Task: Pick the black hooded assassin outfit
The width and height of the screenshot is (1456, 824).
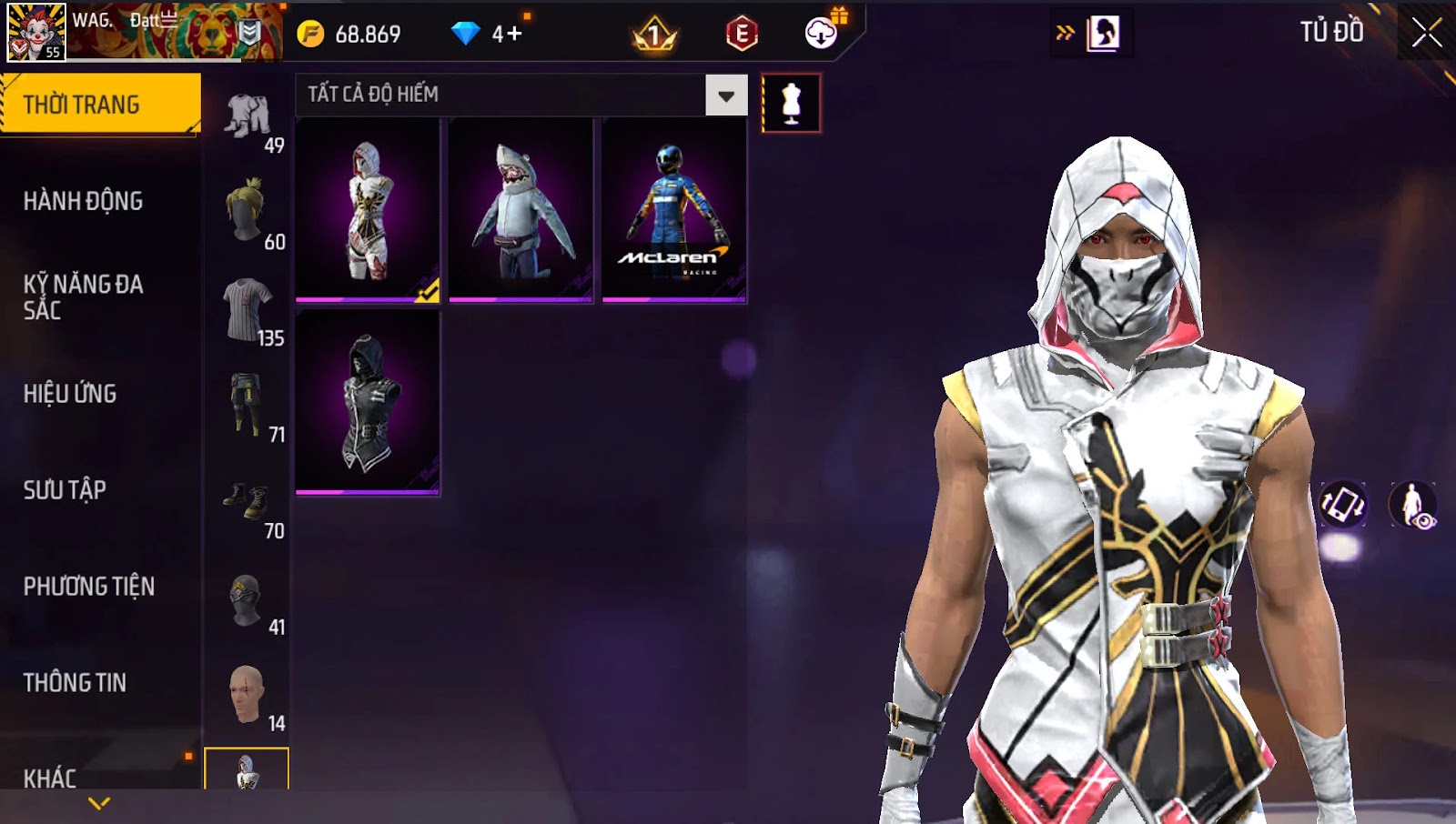Action: point(368,402)
